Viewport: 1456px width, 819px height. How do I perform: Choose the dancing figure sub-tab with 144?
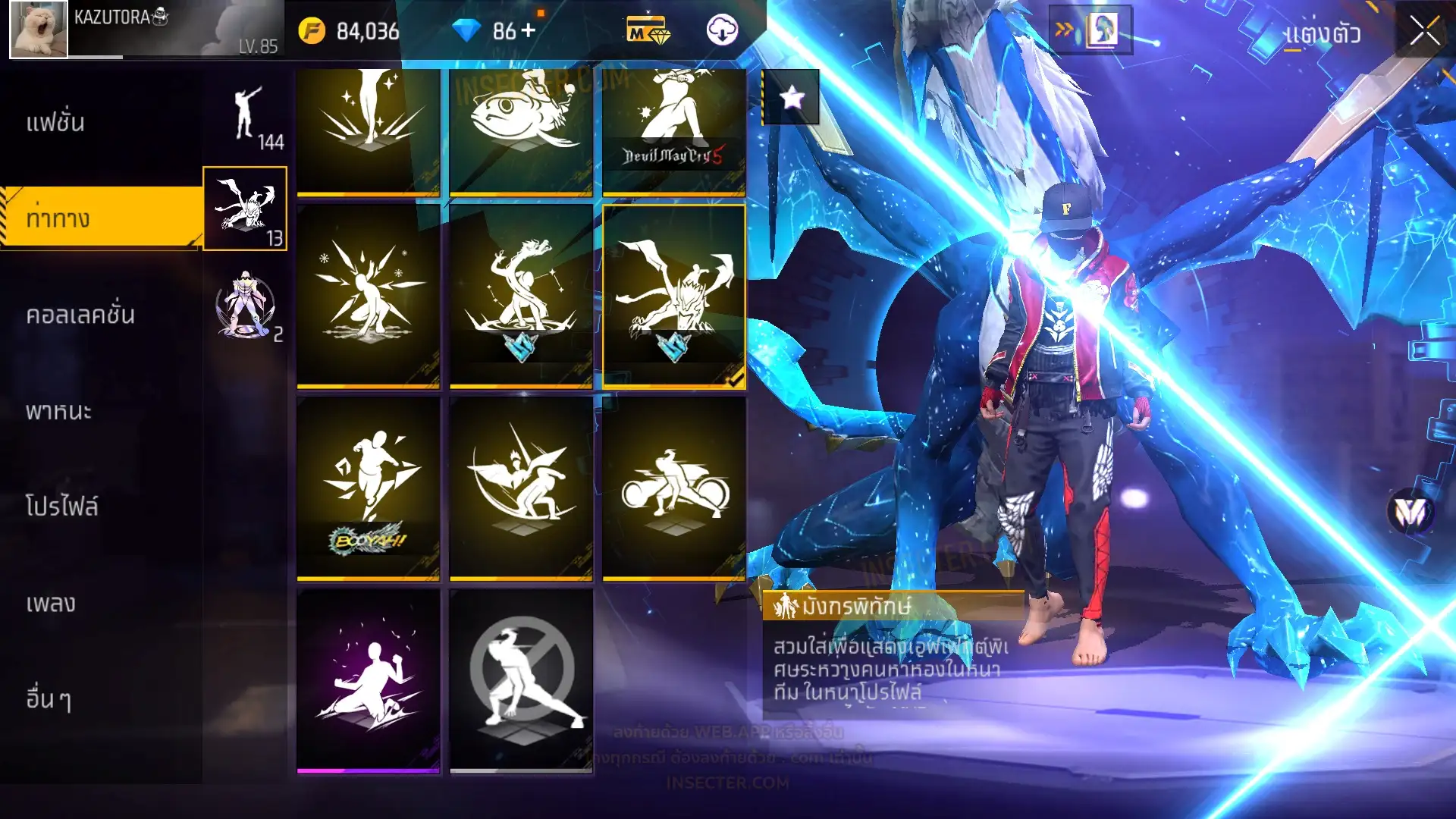pos(246,118)
